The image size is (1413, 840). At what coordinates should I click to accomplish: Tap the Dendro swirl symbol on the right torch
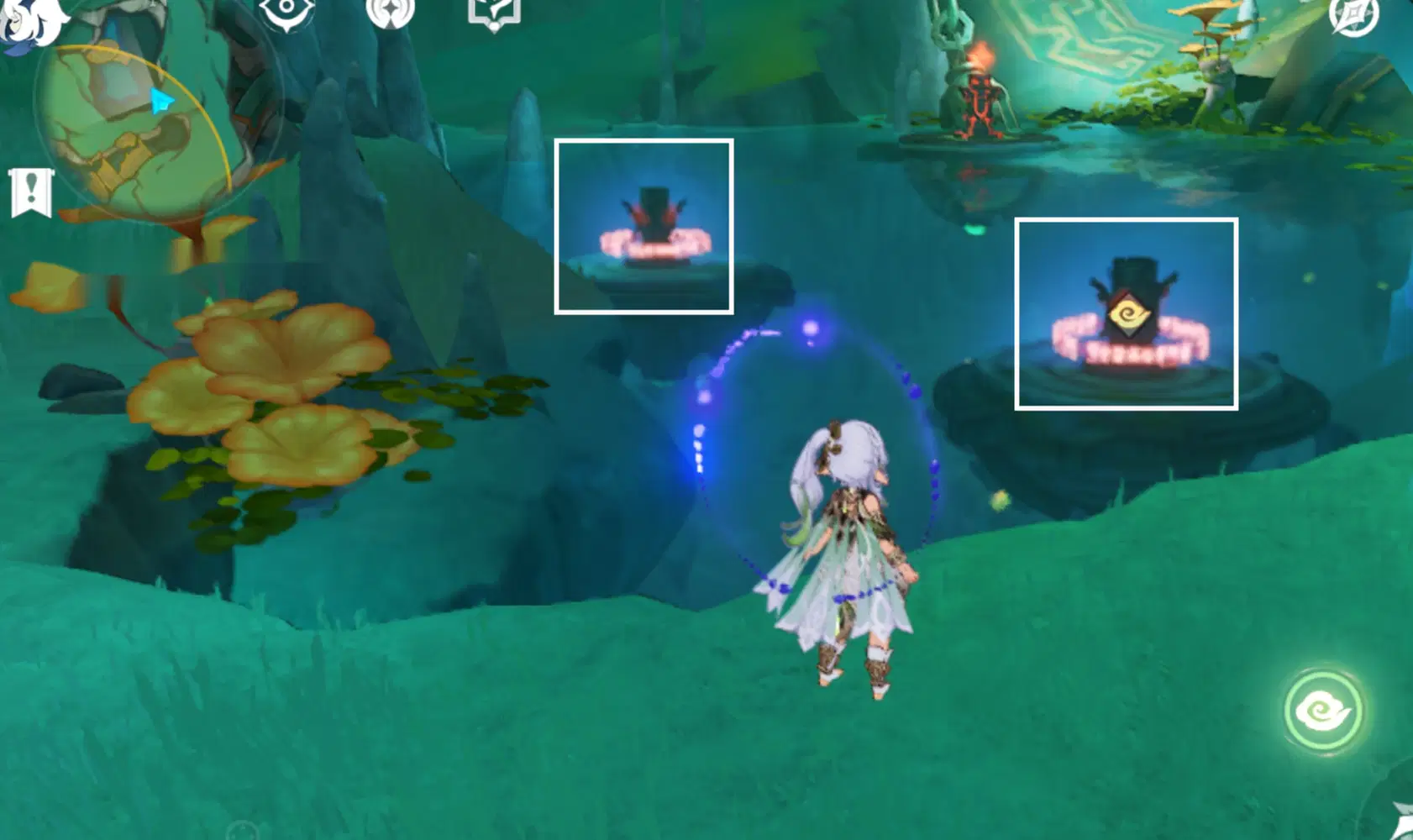[x=1130, y=314]
